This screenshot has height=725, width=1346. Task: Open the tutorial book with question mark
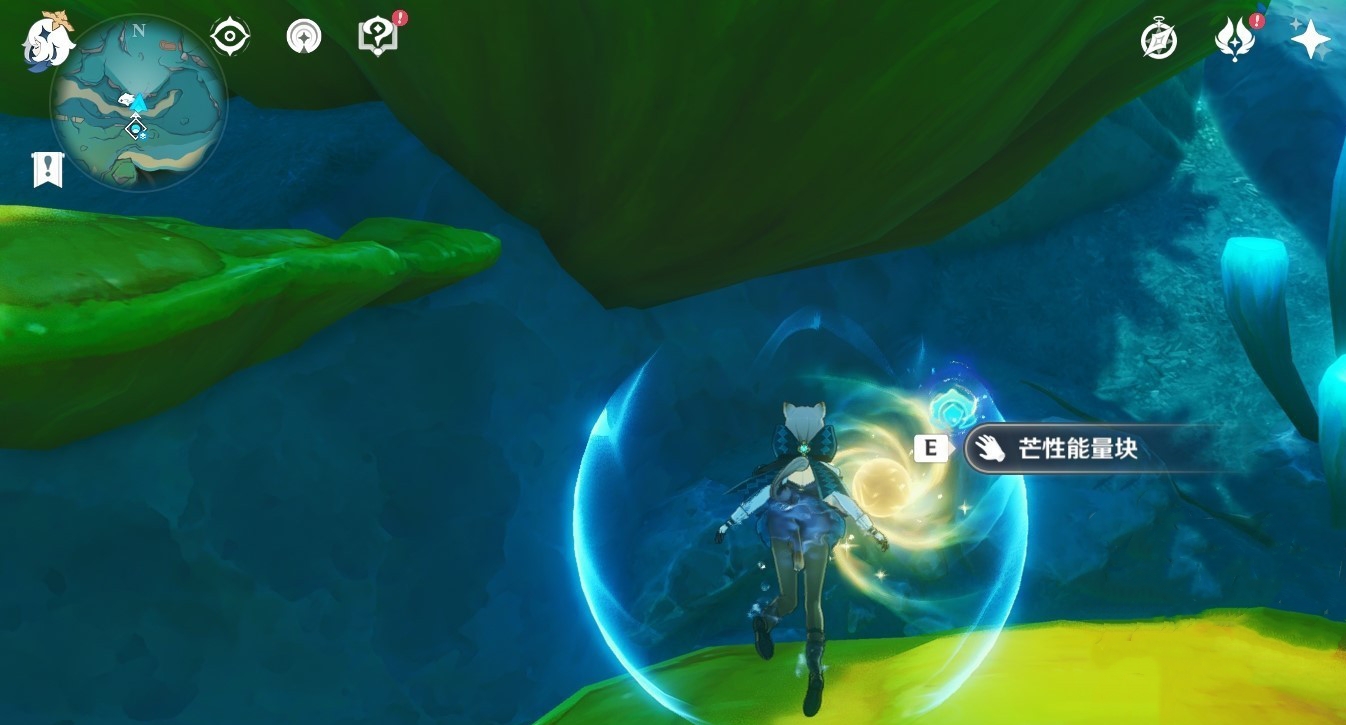378,37
